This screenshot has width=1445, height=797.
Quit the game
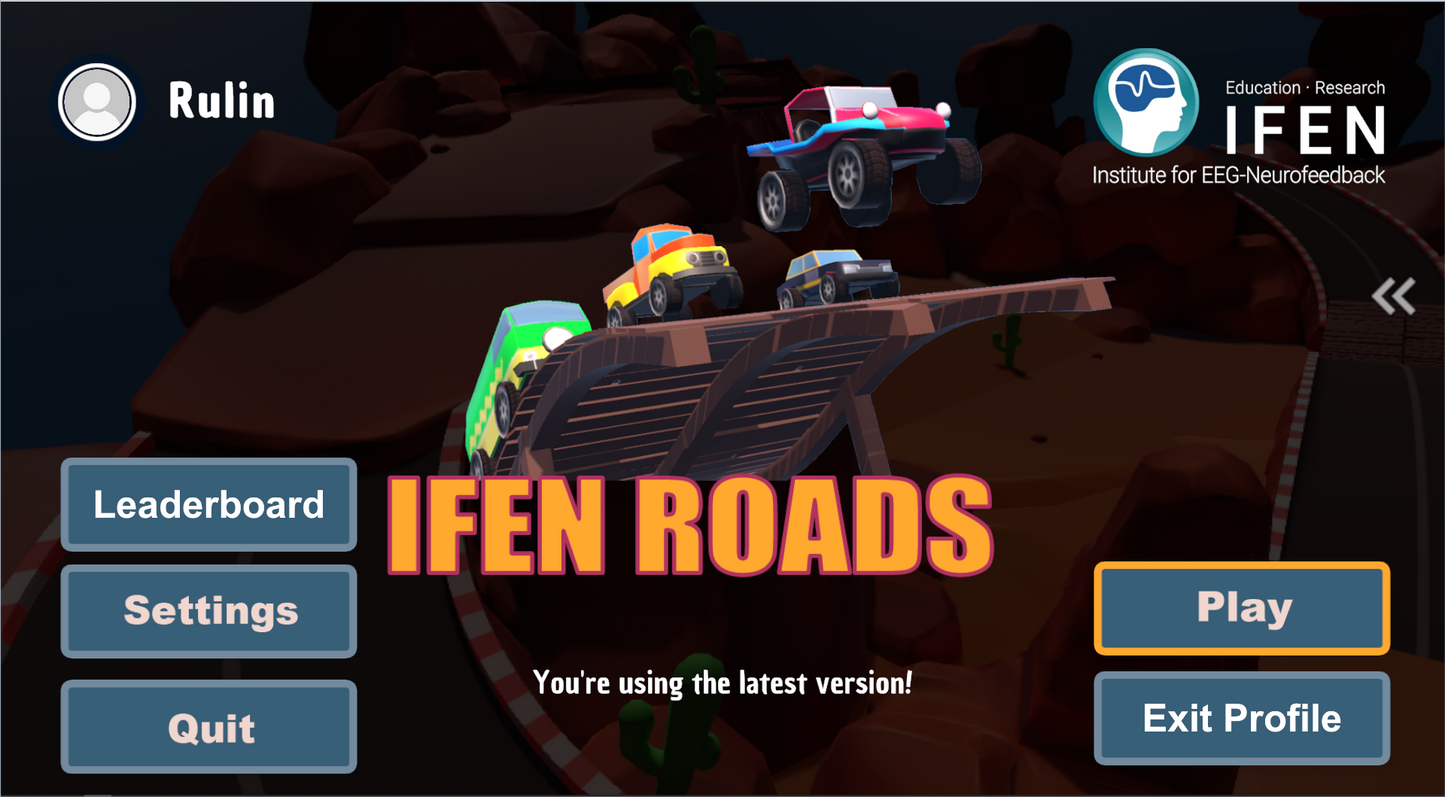click(x=208, y=727)
